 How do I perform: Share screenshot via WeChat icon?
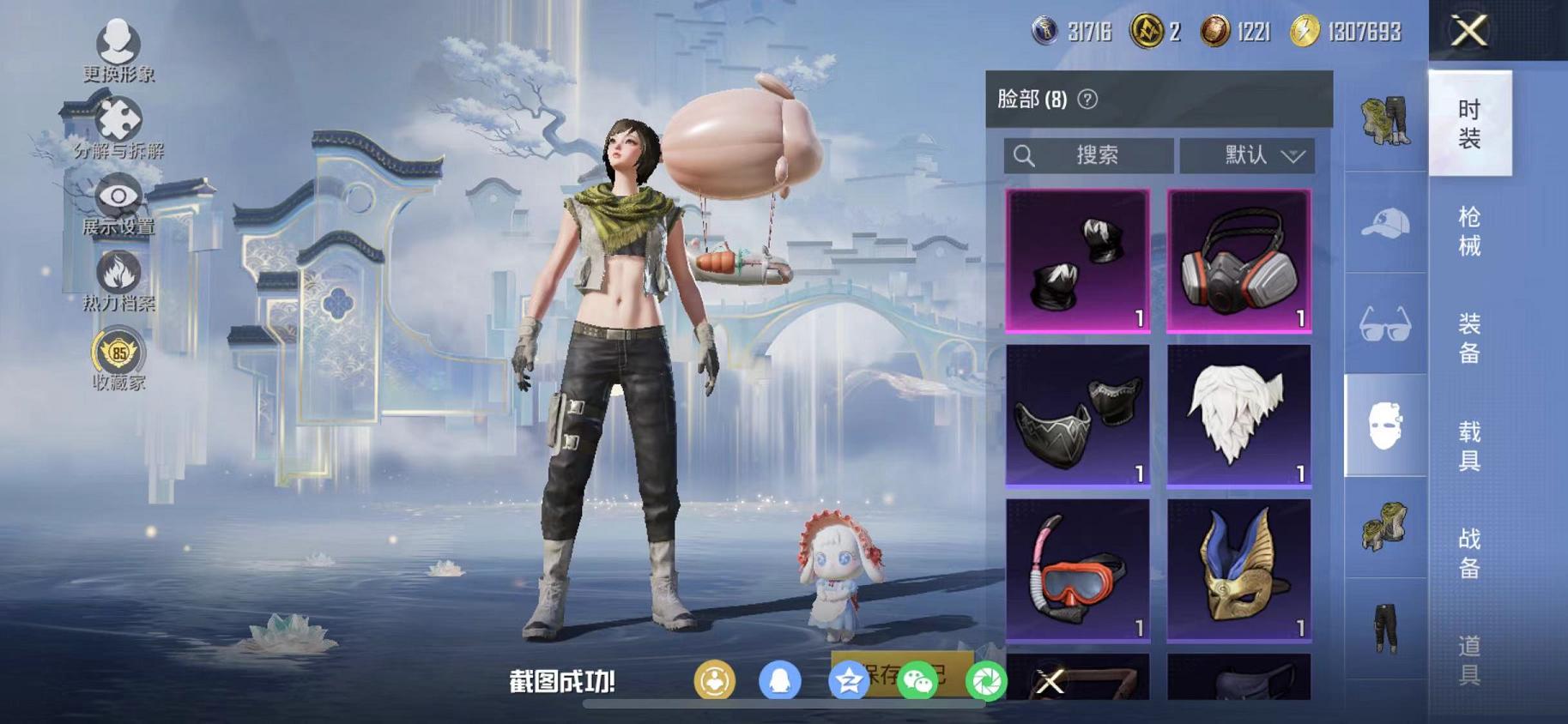tap(917, 682)
